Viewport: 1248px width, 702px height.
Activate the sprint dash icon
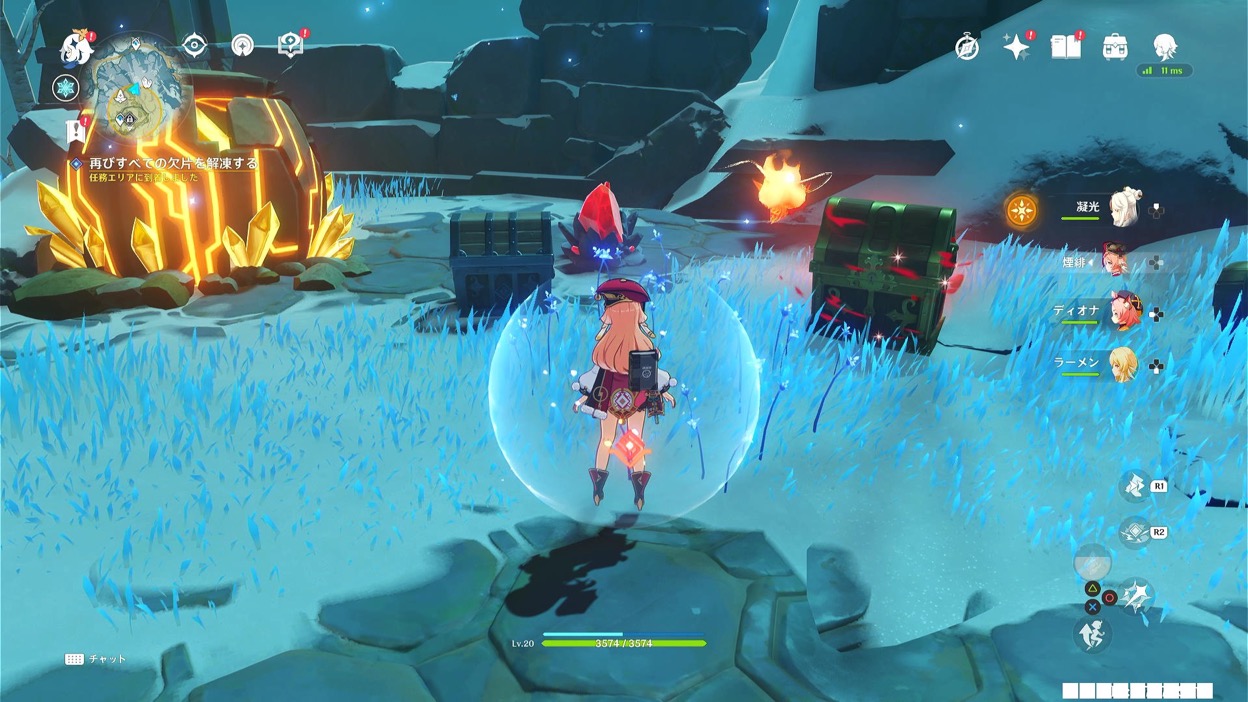[1092, 635]
